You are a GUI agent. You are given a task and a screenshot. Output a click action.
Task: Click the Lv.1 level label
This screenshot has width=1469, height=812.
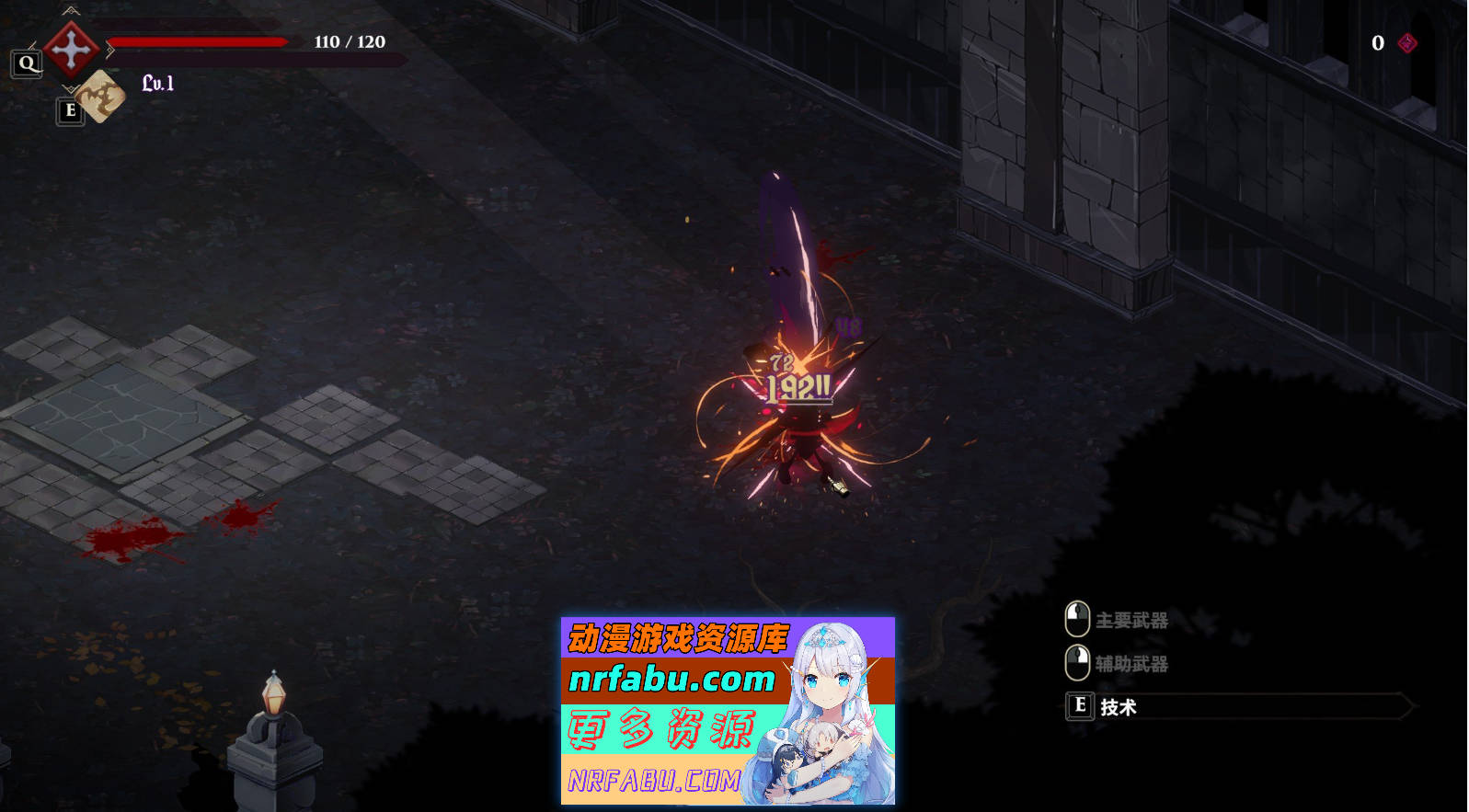156,86
